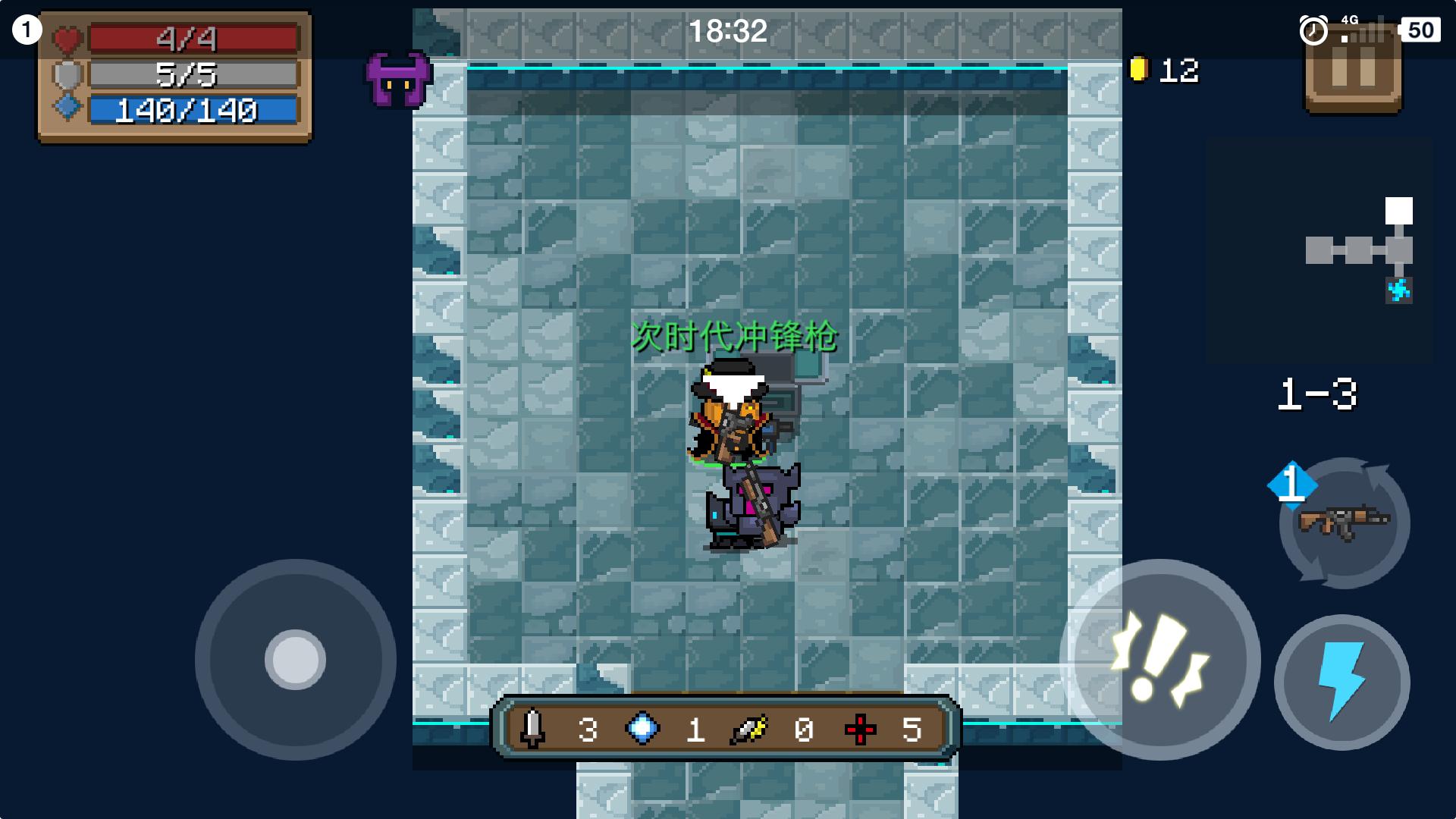Select the purple horned helmet buff icon
This screenshot has height=819, width=1456.
click(x=398, y=79)
